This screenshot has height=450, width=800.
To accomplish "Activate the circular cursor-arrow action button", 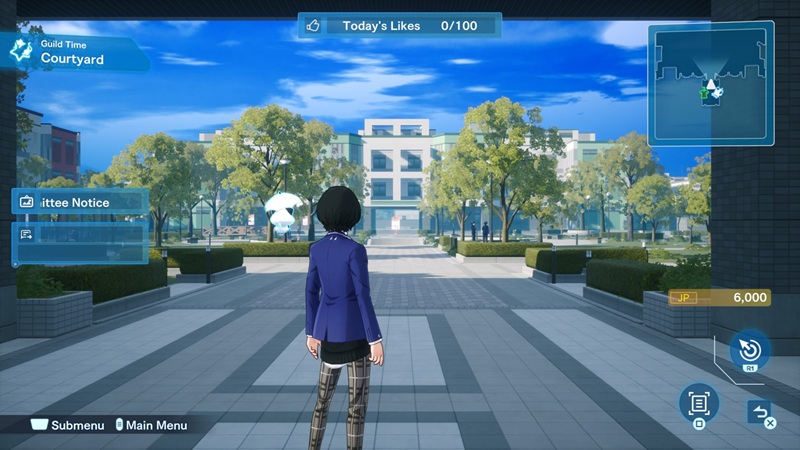I will (748, 351).
